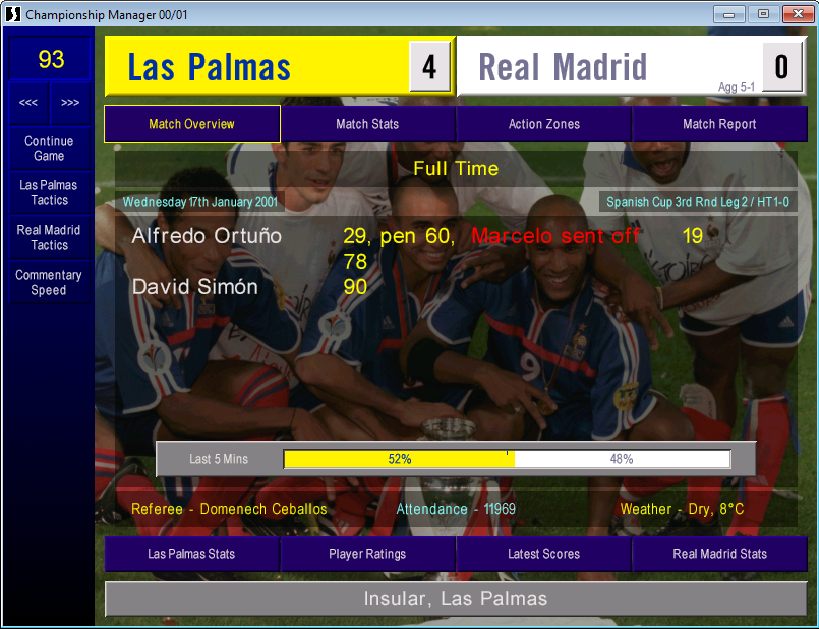The width and height of the screenshot is (819, 629).
Task: Change the Commentary Speed
Action: point(49,283)
